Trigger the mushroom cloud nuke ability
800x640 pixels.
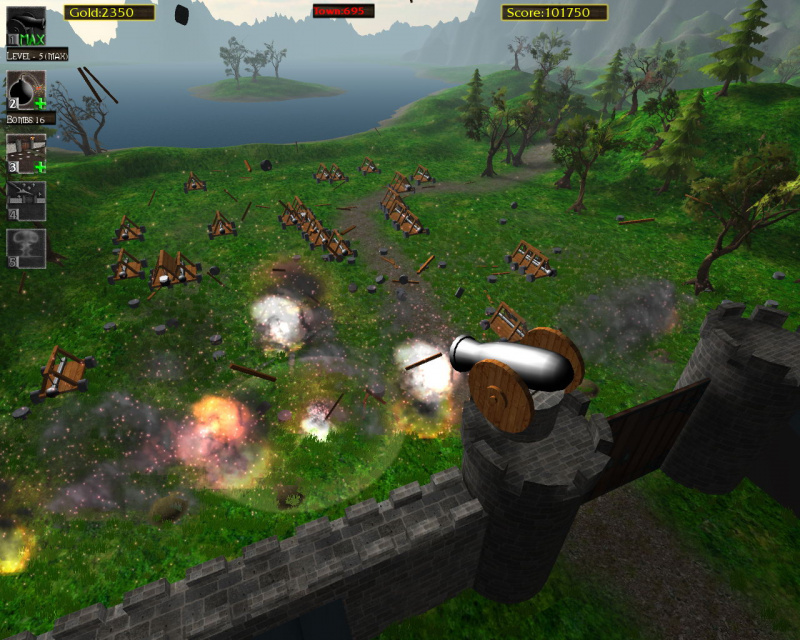(x=26, y=247)
